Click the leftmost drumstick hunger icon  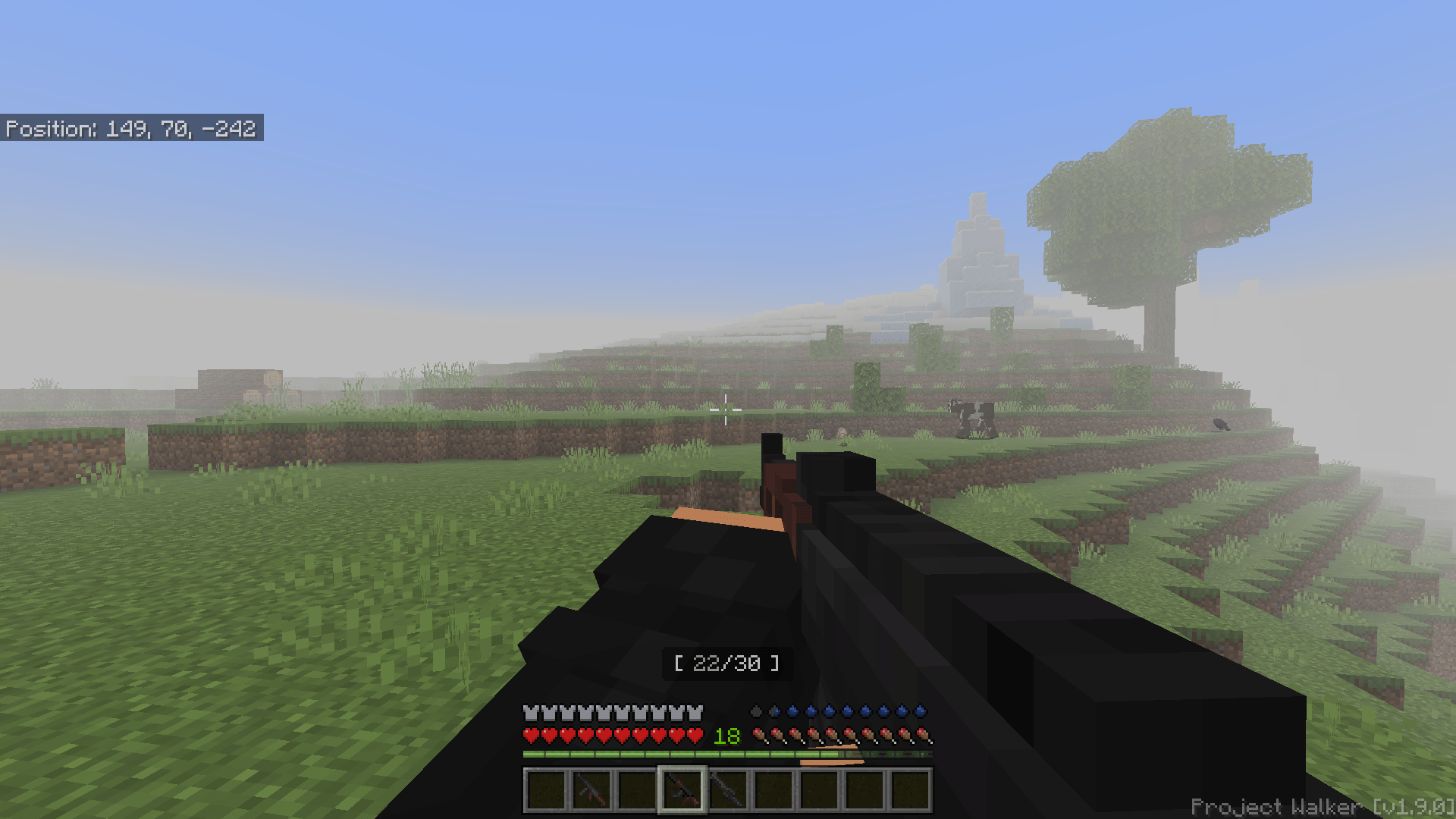click(x=759, y=735)
